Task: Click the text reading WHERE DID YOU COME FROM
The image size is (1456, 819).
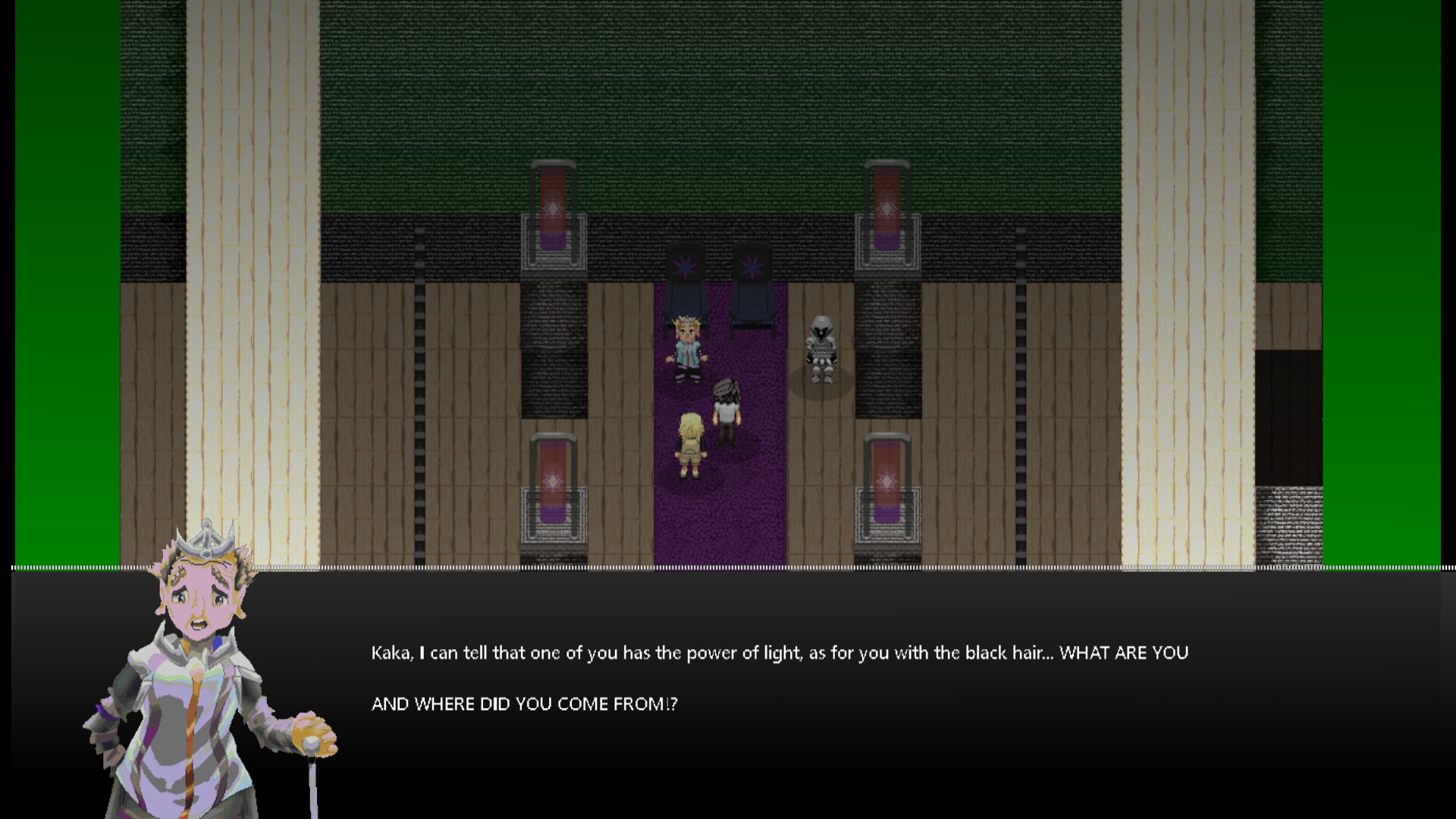Action: click(x=523, y=704)
